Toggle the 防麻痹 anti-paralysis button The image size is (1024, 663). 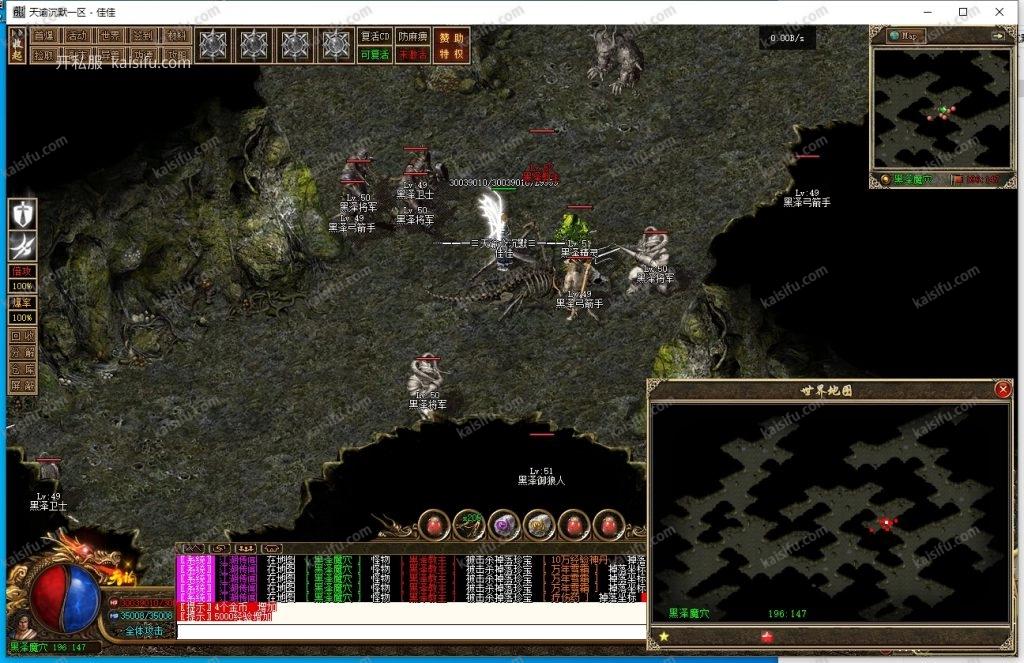pyautogui.click(x=413, y=36)
